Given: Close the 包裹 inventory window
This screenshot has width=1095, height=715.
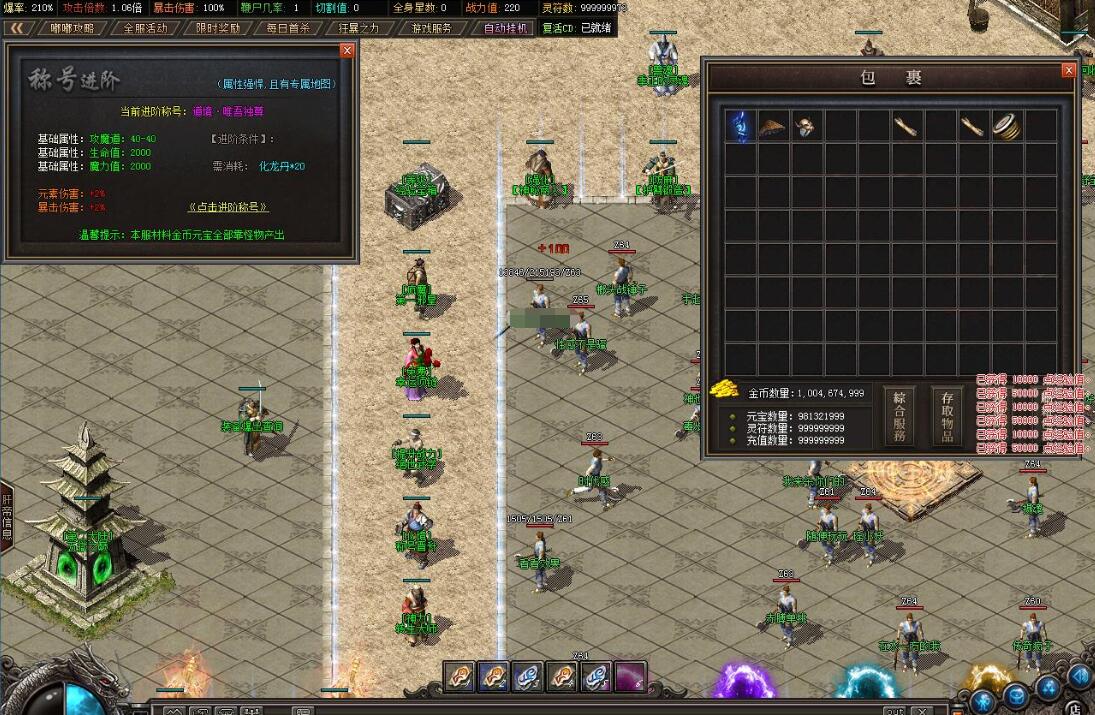Looking at the screenshot, I should click(x=1069, y=70).
